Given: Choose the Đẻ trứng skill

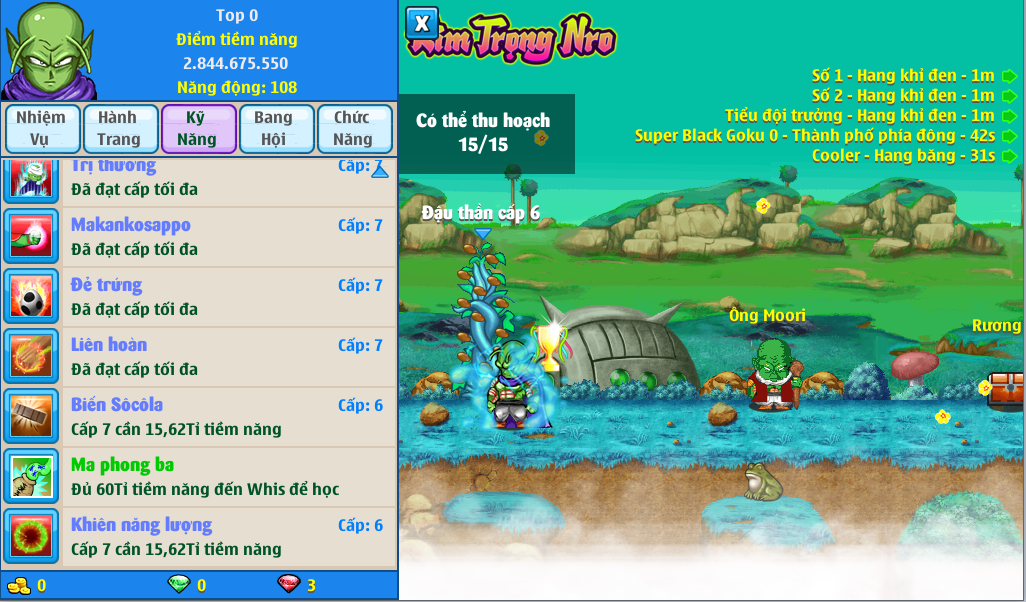Looking at the screenshot, I should click(200, 297).
